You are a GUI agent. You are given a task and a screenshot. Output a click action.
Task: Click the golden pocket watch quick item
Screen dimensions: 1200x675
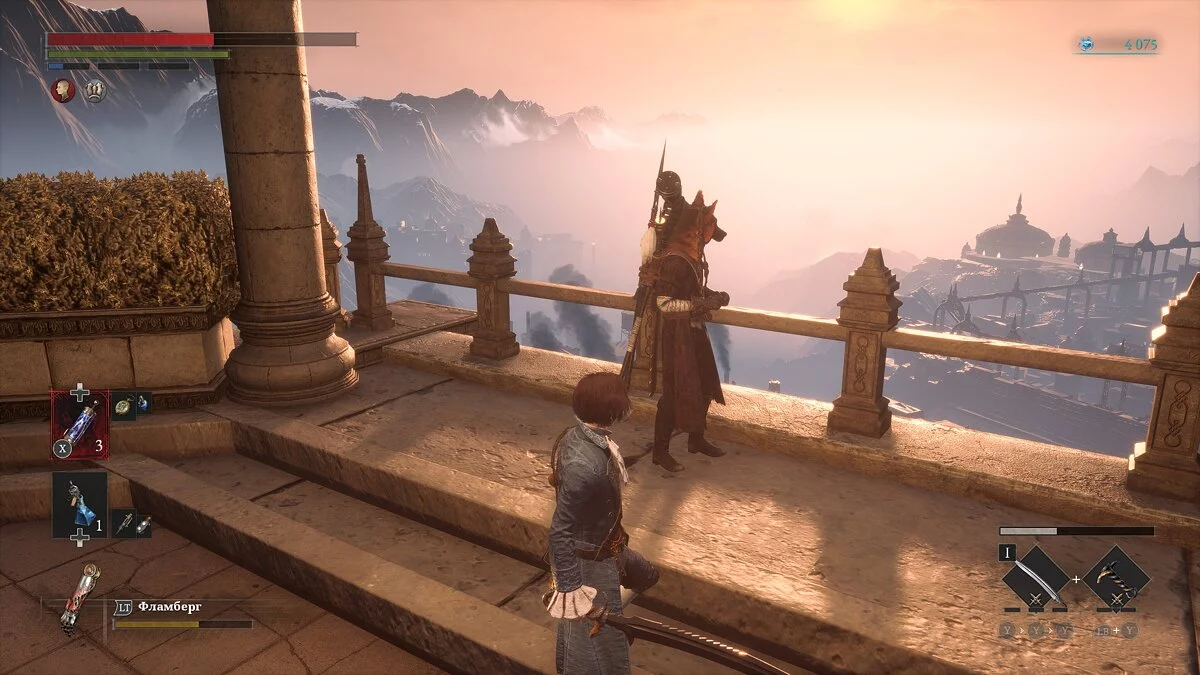coord(123,405)
